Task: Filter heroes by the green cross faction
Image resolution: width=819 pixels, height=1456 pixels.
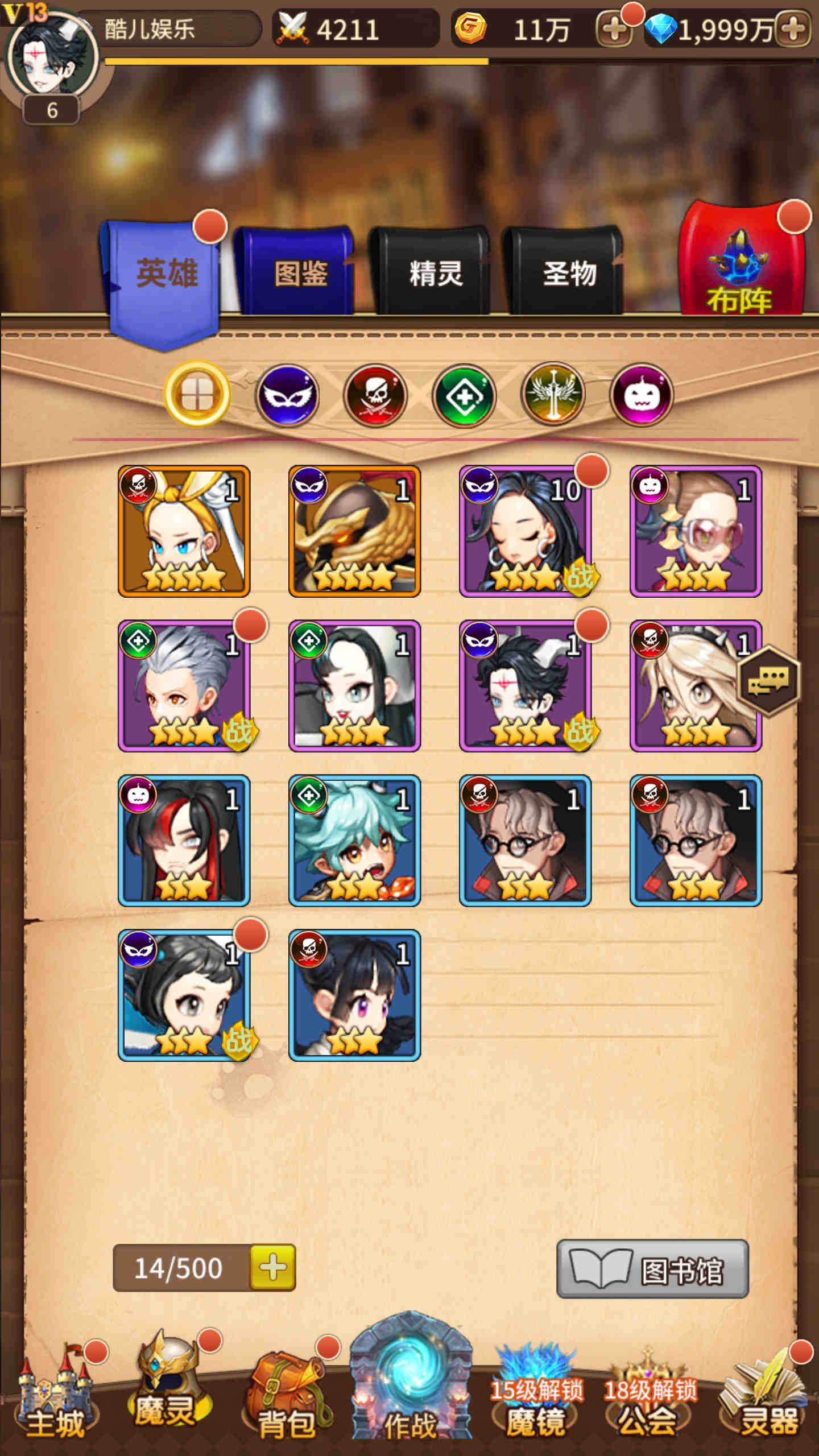Action: [x=464, y=395]
